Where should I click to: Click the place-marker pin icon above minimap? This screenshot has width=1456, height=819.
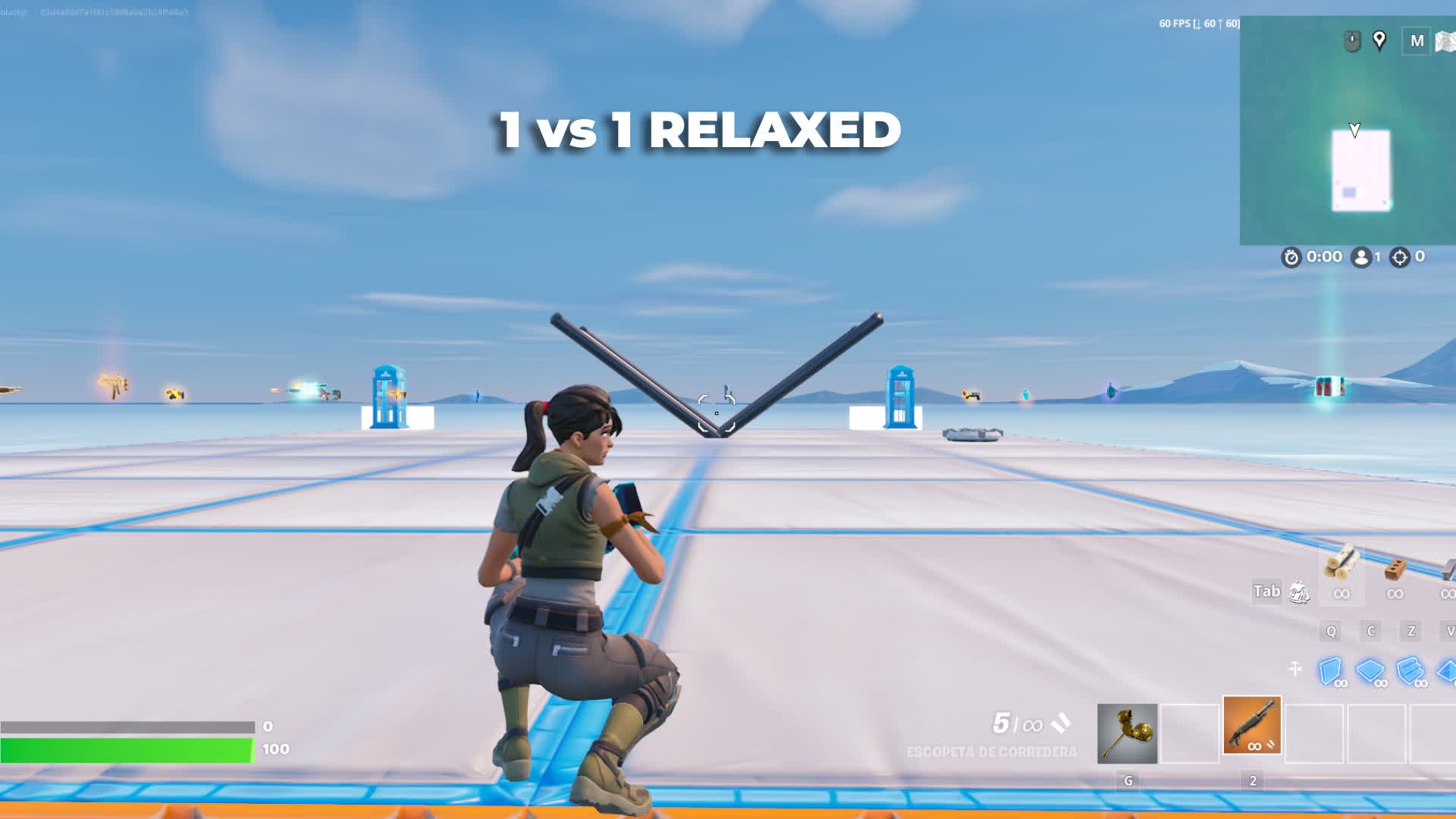point(1379,39)
